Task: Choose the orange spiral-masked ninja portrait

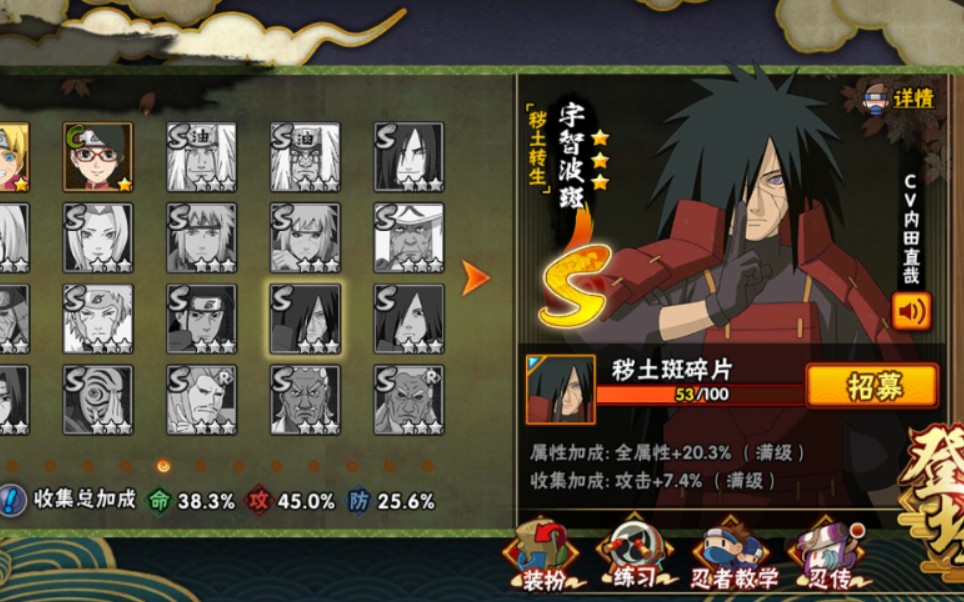Action: pyautogui.click(x=98, y=400)
